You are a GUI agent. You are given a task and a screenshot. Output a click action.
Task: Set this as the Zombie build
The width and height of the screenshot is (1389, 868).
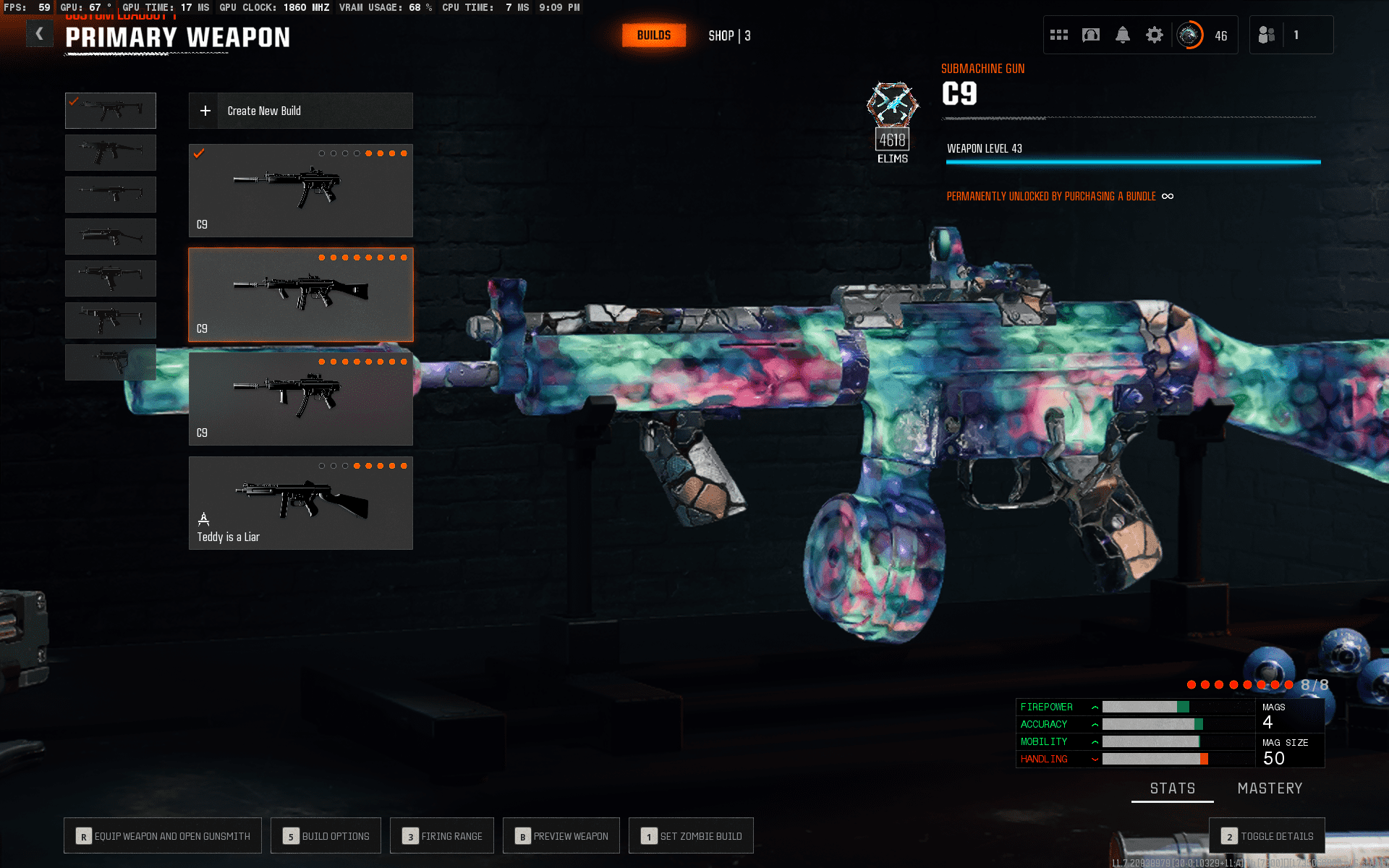(691, 836)
